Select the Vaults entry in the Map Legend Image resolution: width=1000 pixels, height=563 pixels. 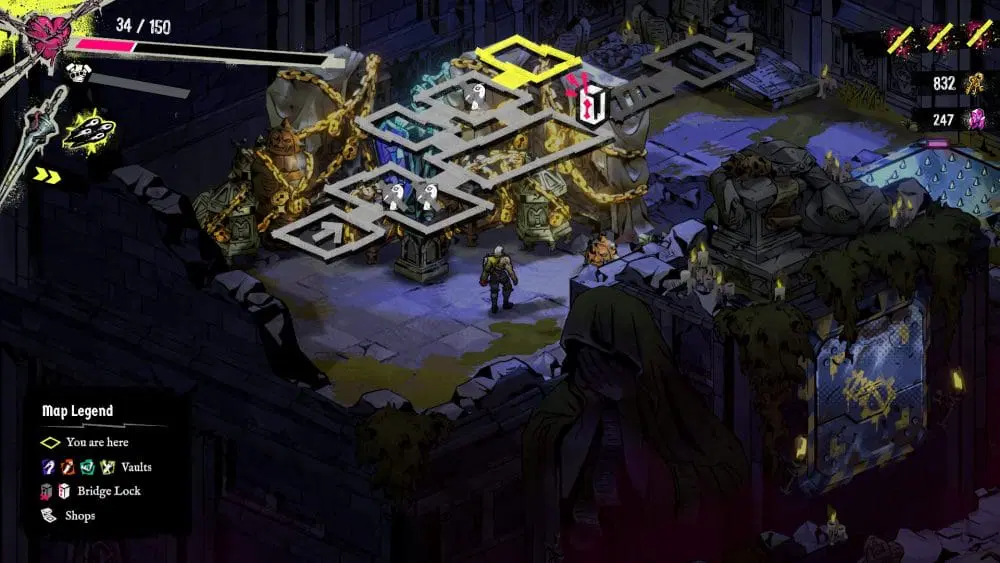(136, 467)
